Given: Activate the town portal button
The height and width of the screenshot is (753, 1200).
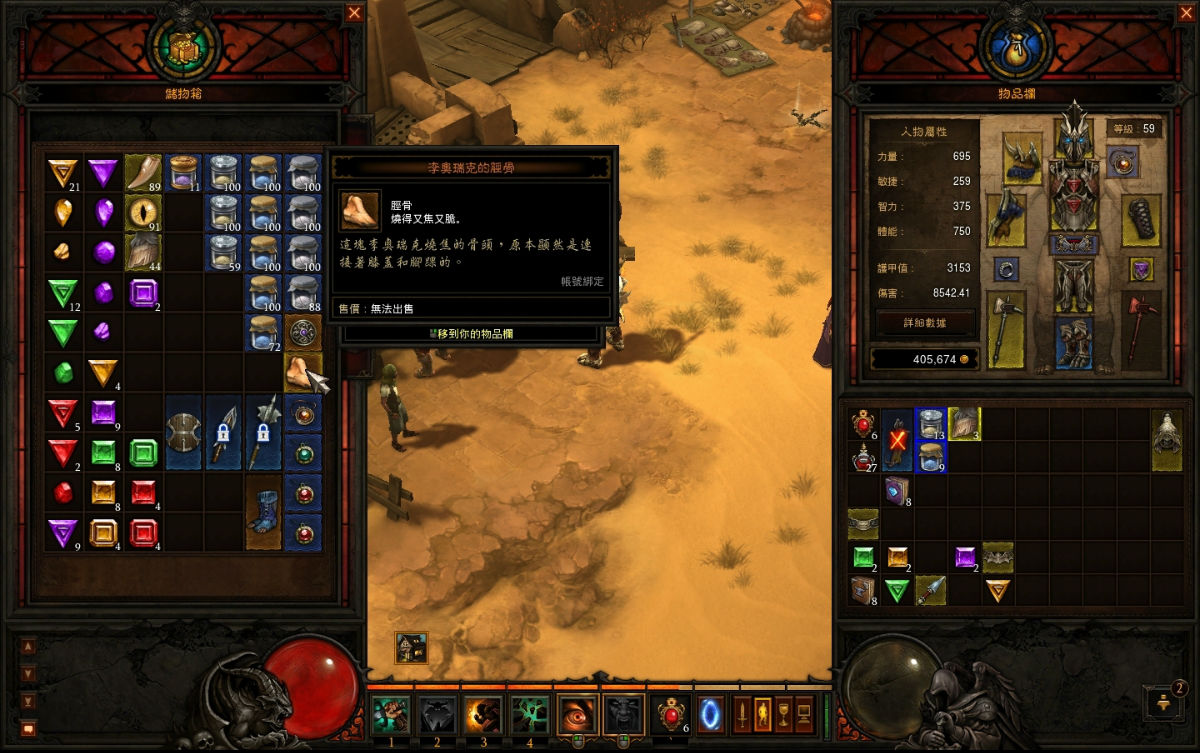Looking at the screenshot, I should point(711,714).
